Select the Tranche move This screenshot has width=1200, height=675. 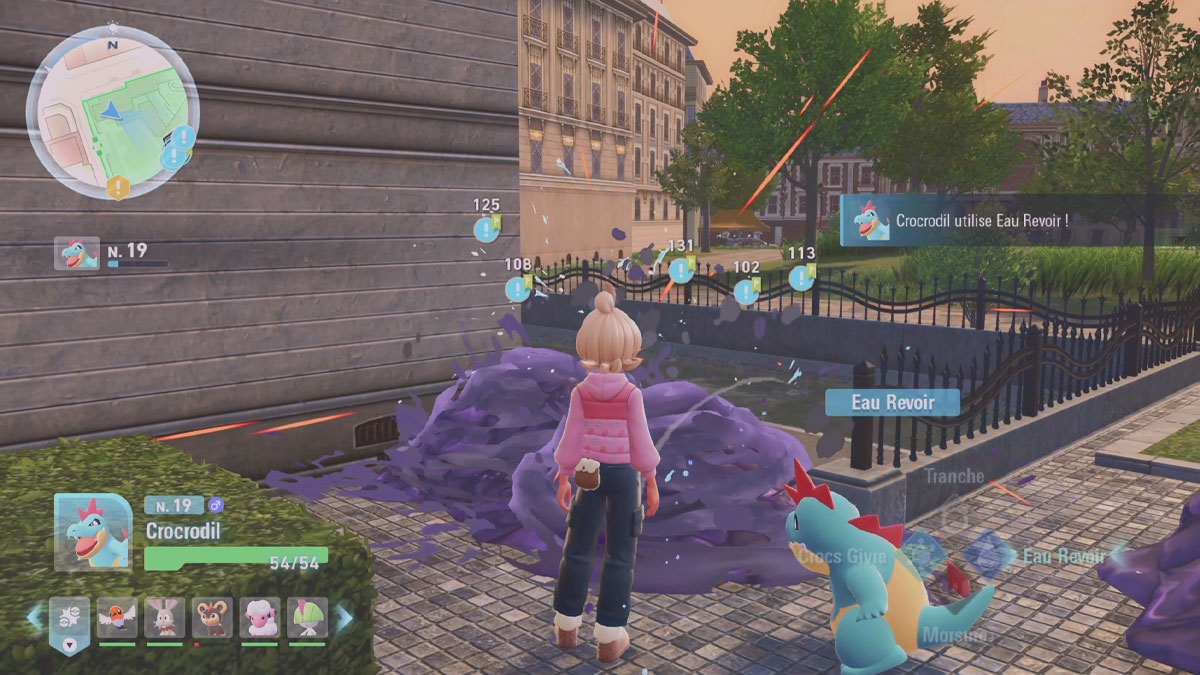[x=953, y=478]
